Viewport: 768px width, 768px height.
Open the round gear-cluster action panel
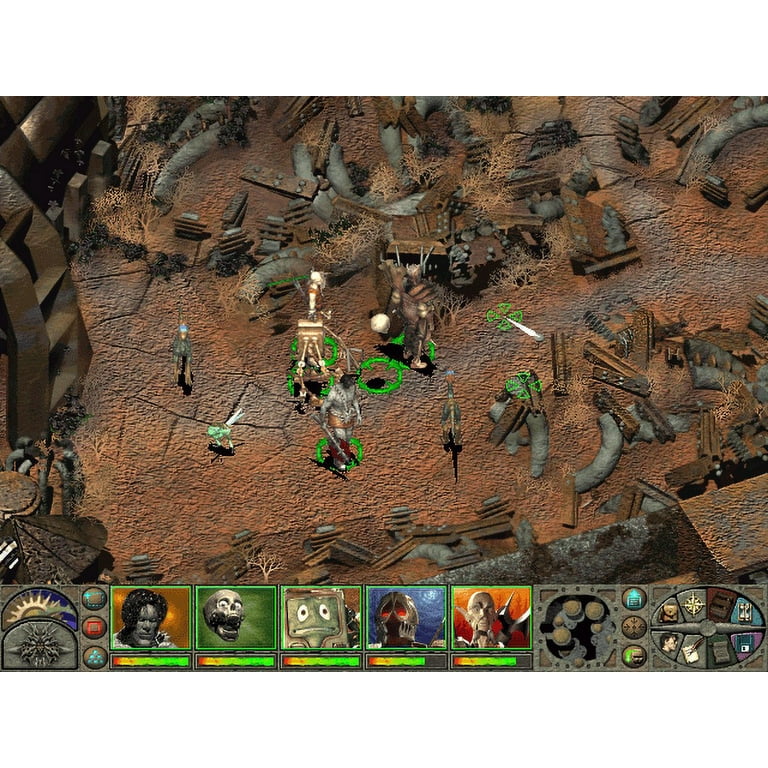point(577,629)
